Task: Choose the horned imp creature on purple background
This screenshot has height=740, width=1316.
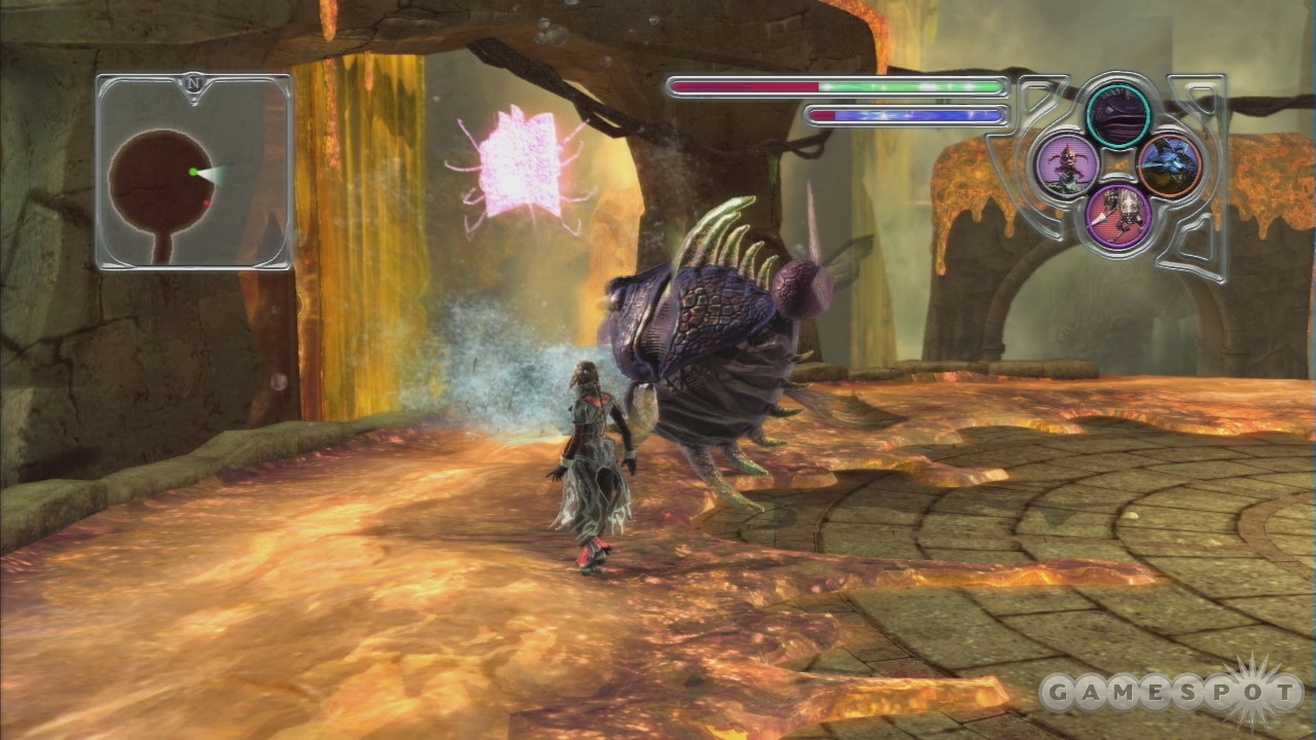Action: (1067, 165)
